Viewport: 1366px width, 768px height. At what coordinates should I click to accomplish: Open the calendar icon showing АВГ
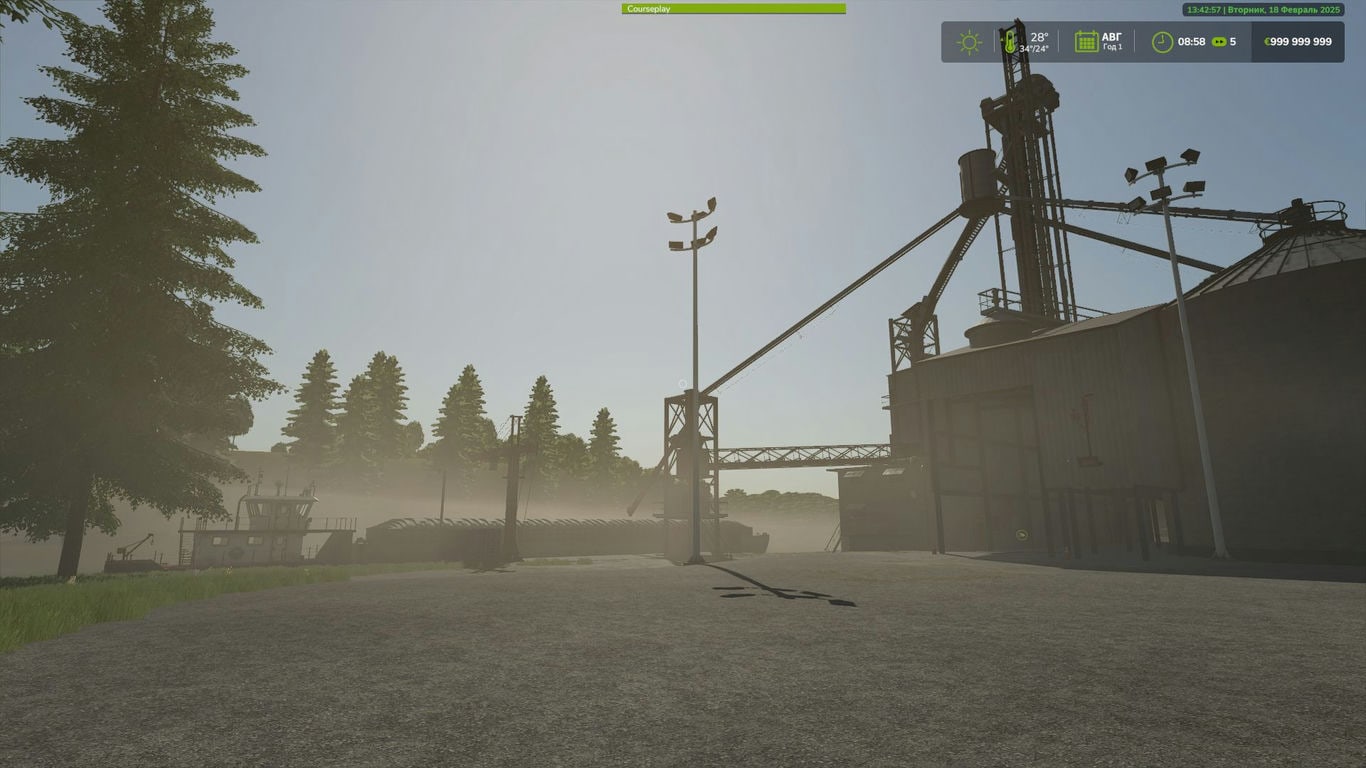(x=1087, y=41)
